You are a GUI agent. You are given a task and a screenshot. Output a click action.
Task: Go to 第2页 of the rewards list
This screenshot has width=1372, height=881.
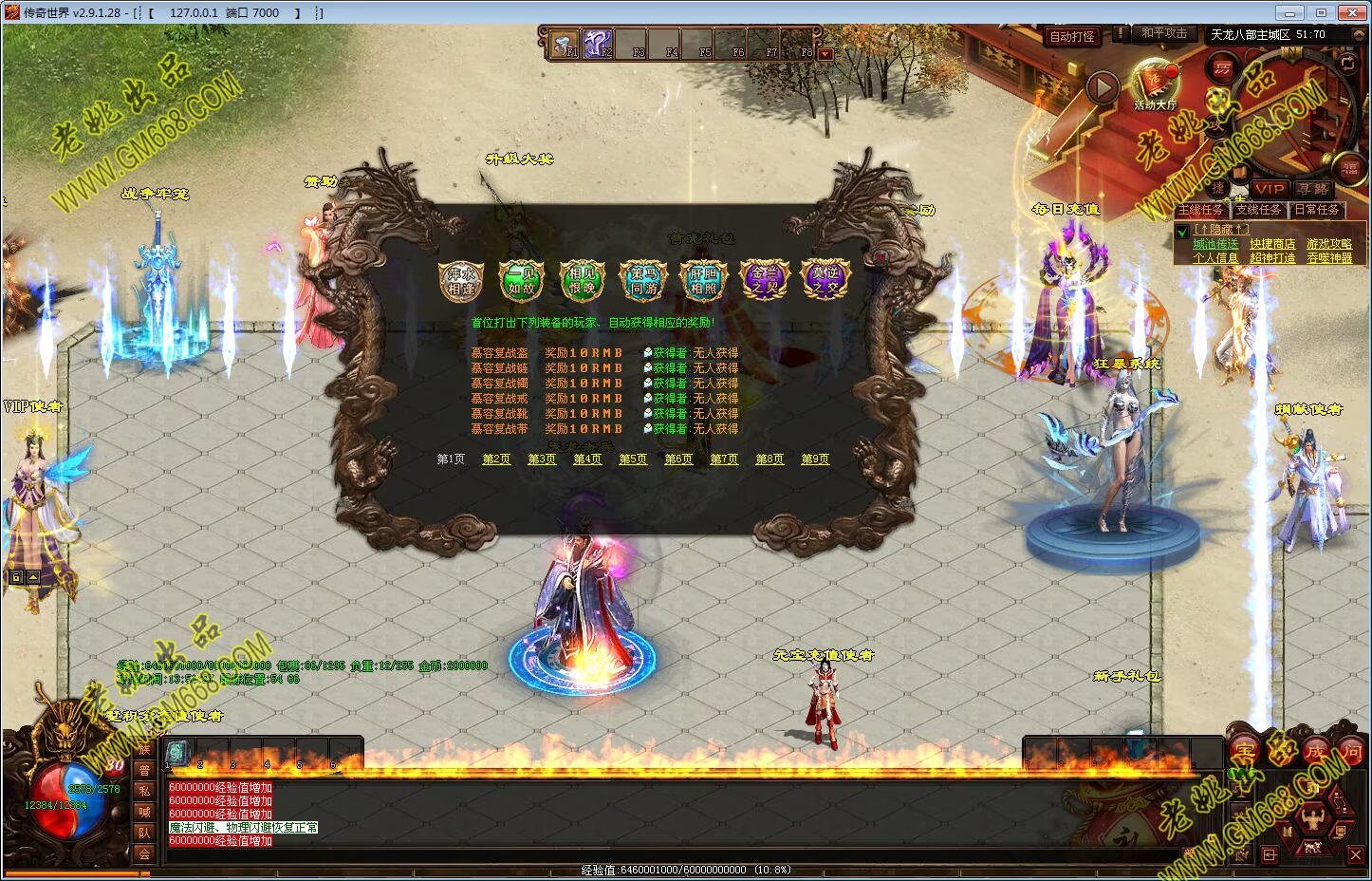click(496, 459)
